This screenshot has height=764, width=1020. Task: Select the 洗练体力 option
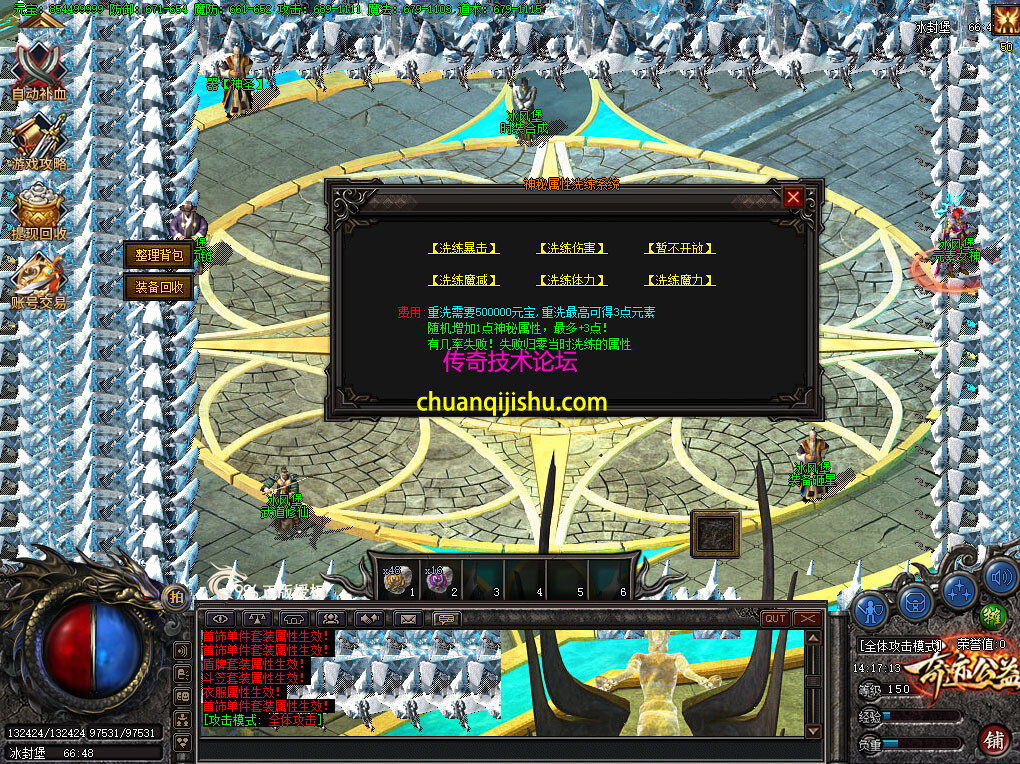click(572, 280)
